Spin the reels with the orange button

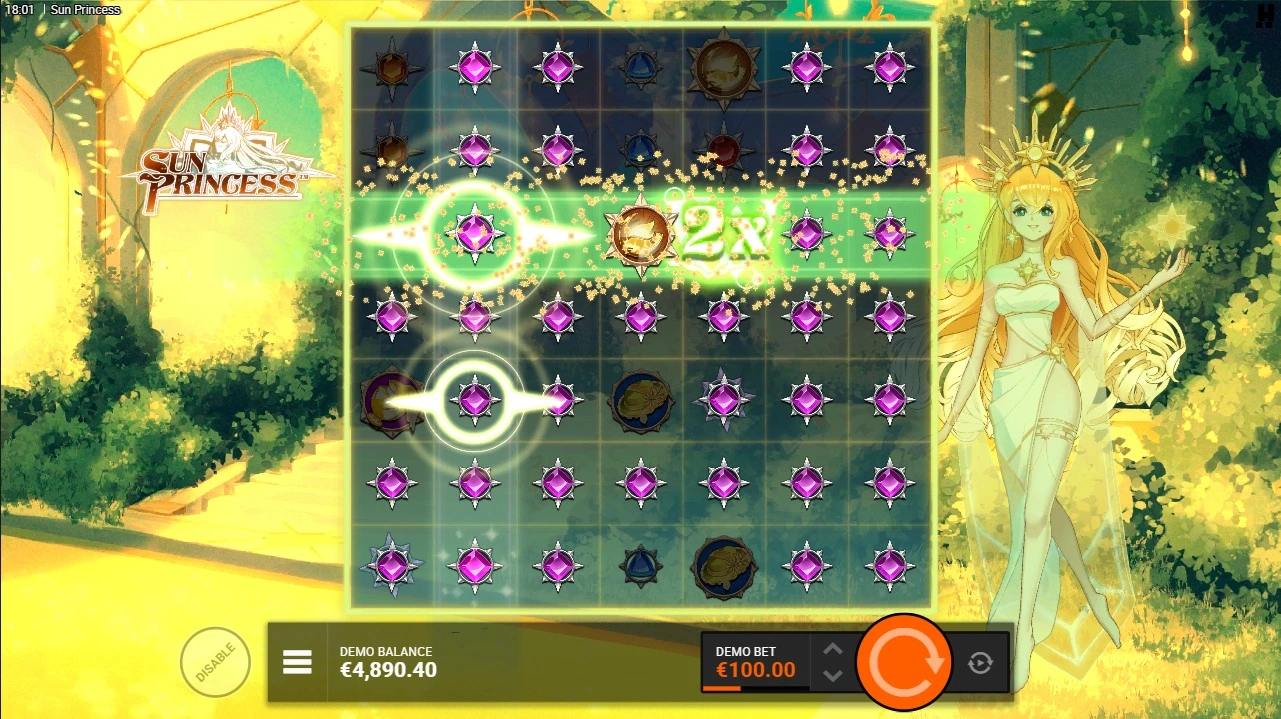(904, 661)
